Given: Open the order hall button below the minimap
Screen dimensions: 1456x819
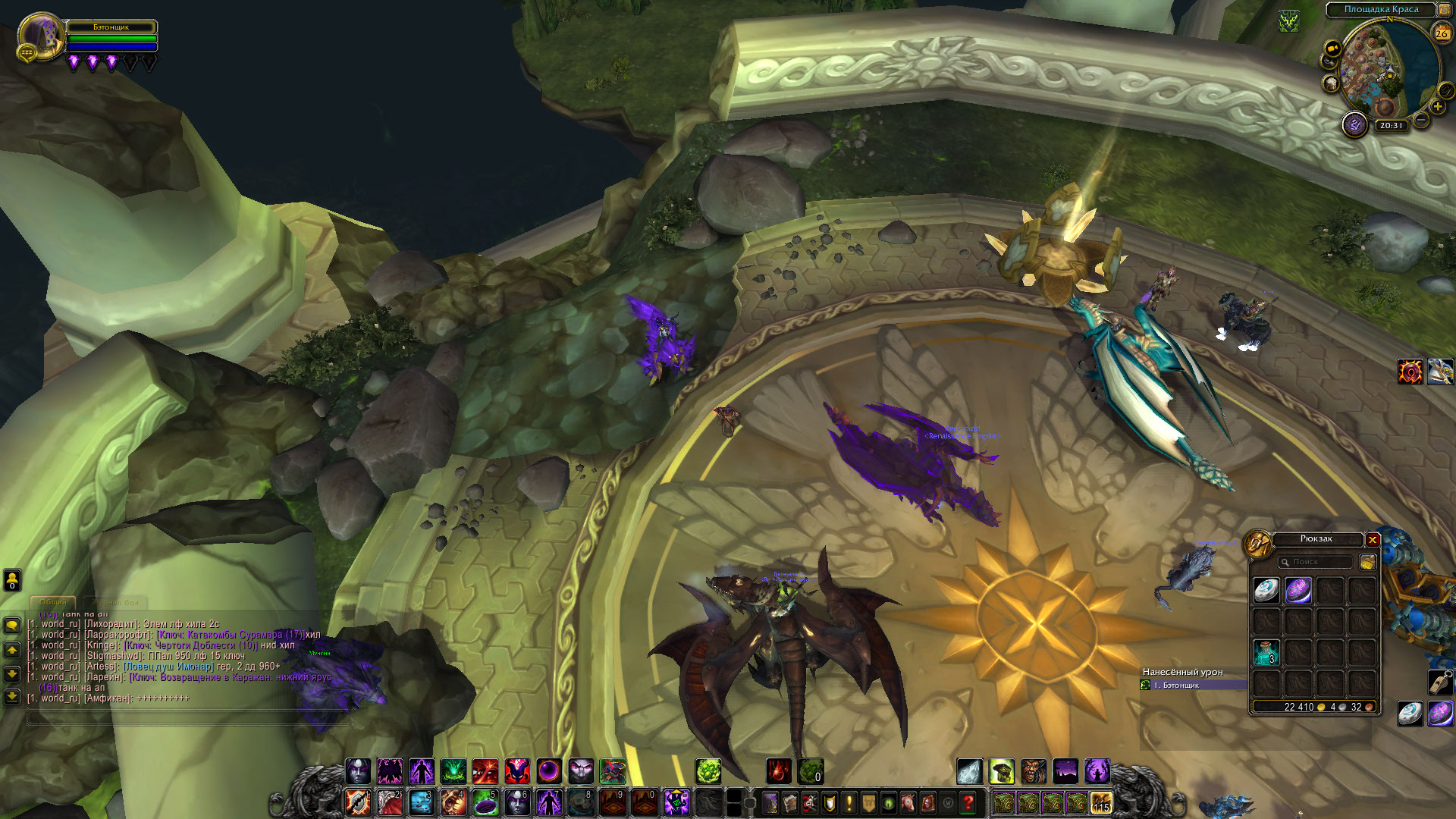Looking at the screenshot, I should pyautogui.click(x=1354, y=124).
